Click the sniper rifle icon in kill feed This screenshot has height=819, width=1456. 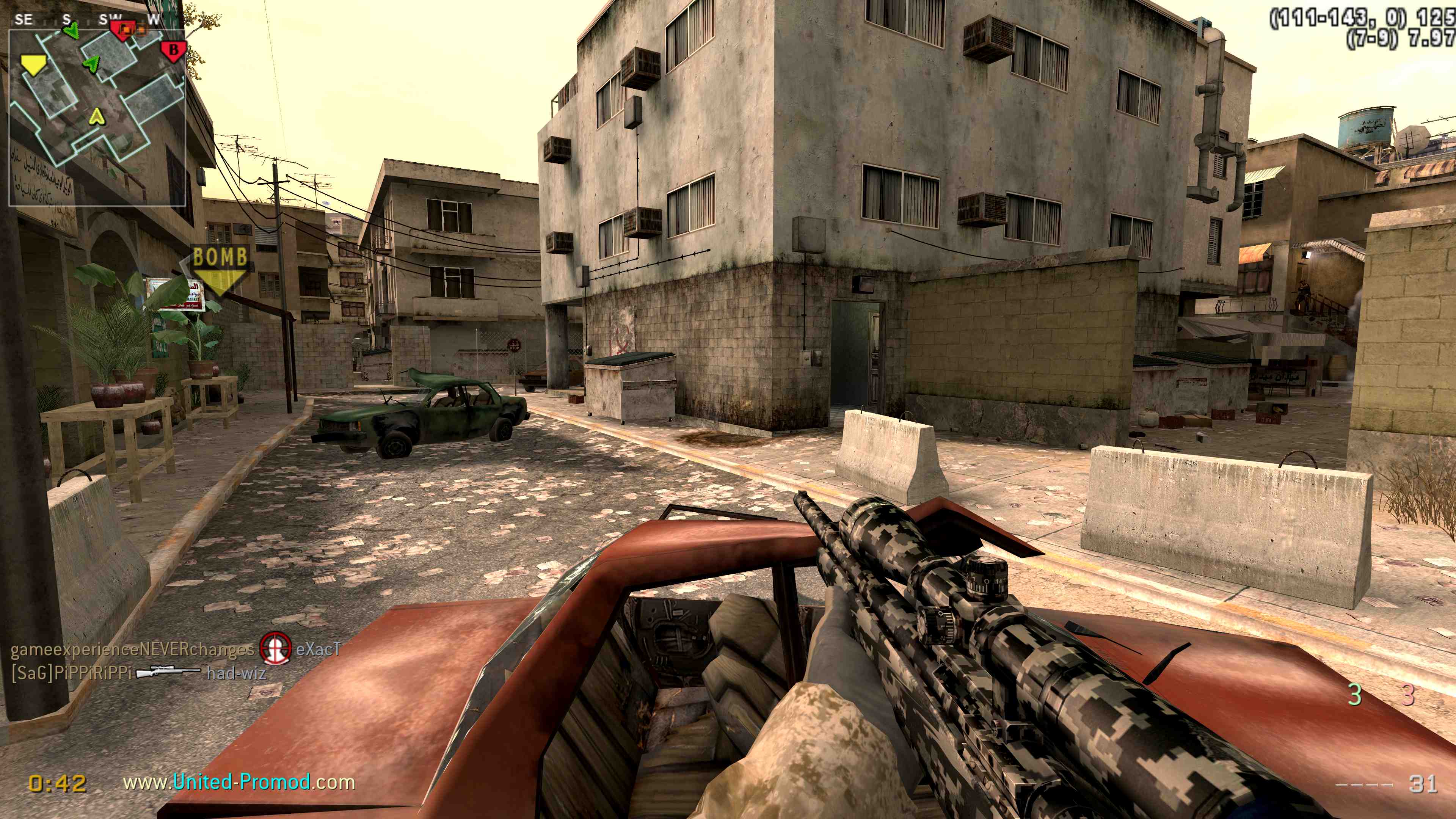tap(168, 672)
